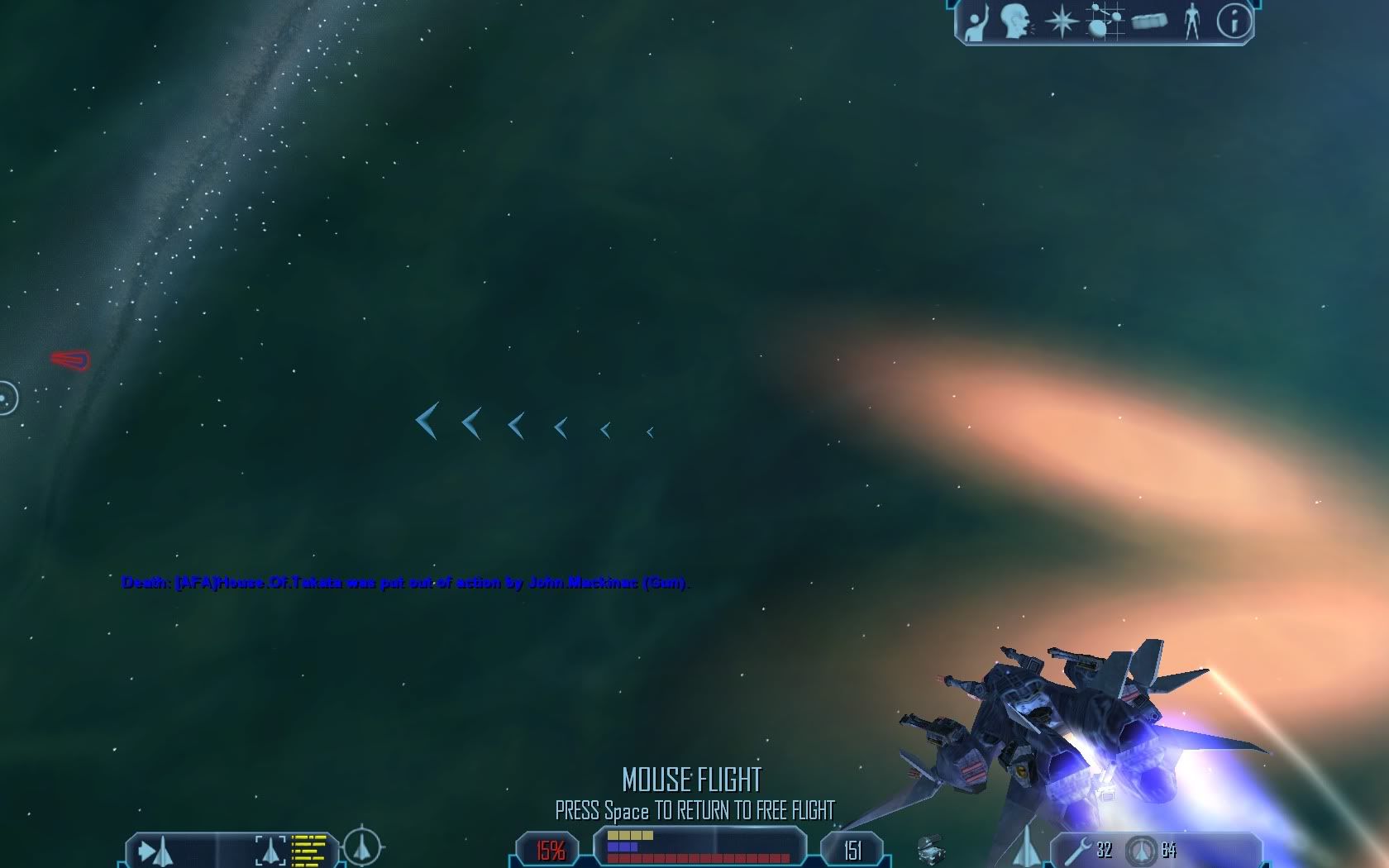Click the ship-in-crosshair icon

tap(362, 847)
